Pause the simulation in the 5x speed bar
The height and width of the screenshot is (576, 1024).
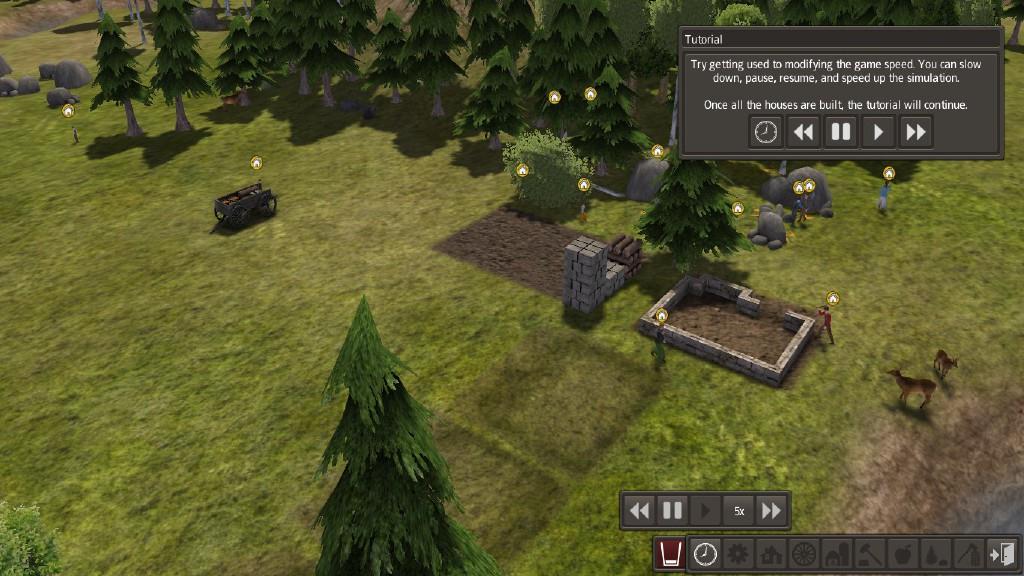tap(672, 511)
